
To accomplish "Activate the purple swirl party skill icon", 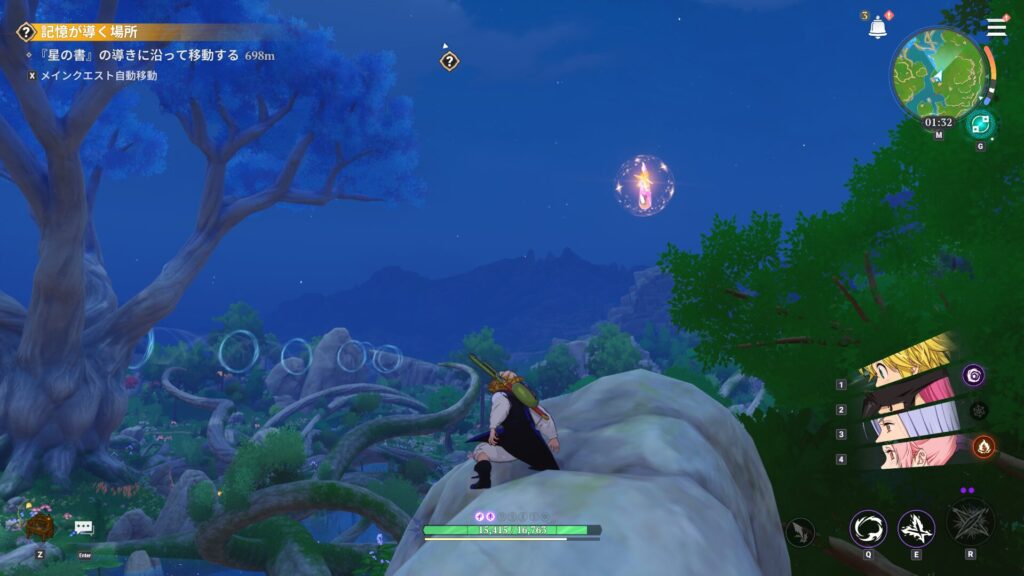I will [x=975, y=375].
